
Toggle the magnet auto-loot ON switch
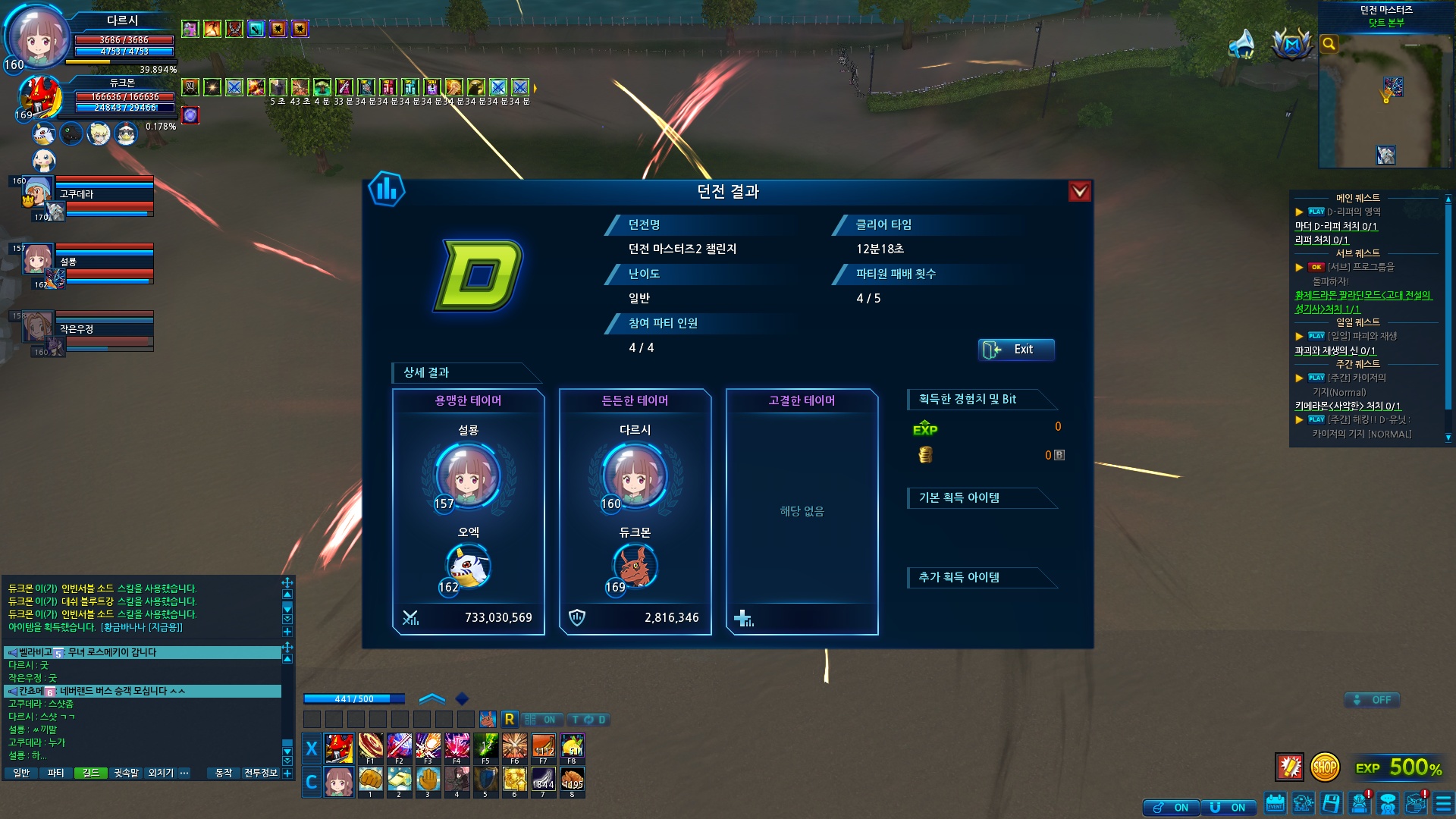point(1228,808)
